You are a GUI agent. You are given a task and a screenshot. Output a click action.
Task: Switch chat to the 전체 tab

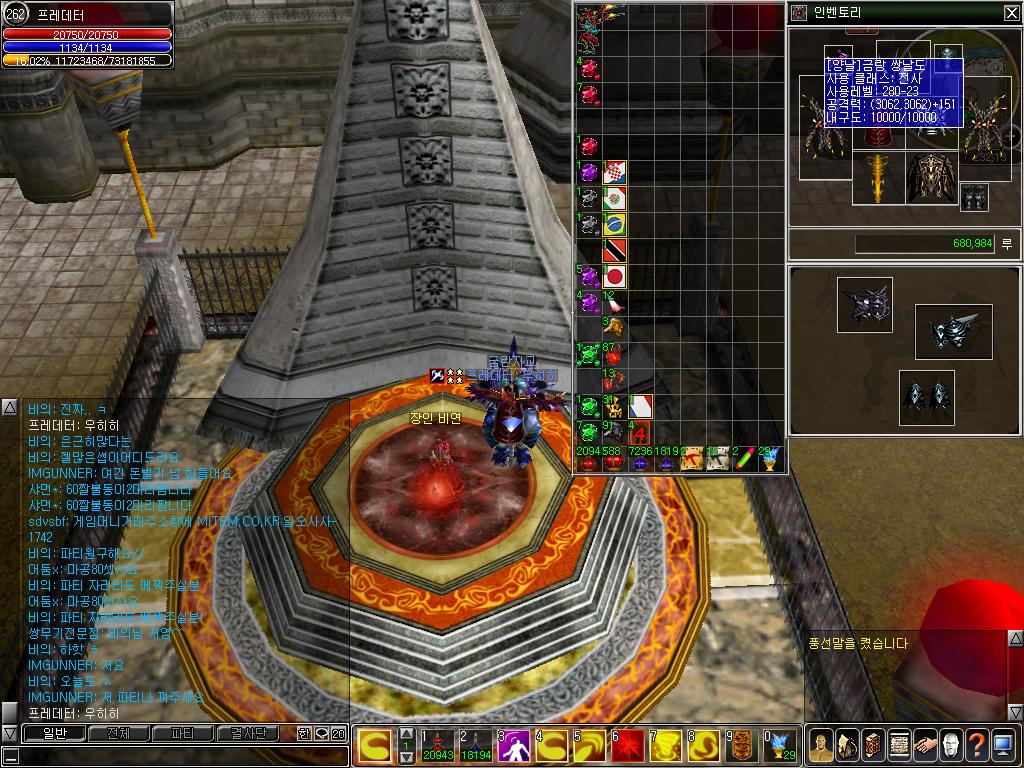[x=118, y=734]
